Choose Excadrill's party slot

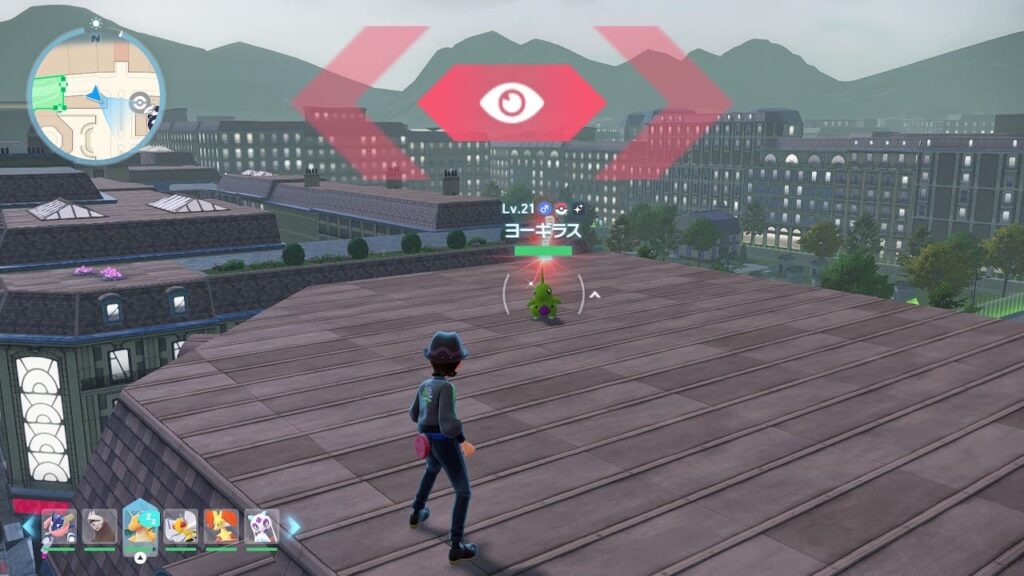pos(99,527)
